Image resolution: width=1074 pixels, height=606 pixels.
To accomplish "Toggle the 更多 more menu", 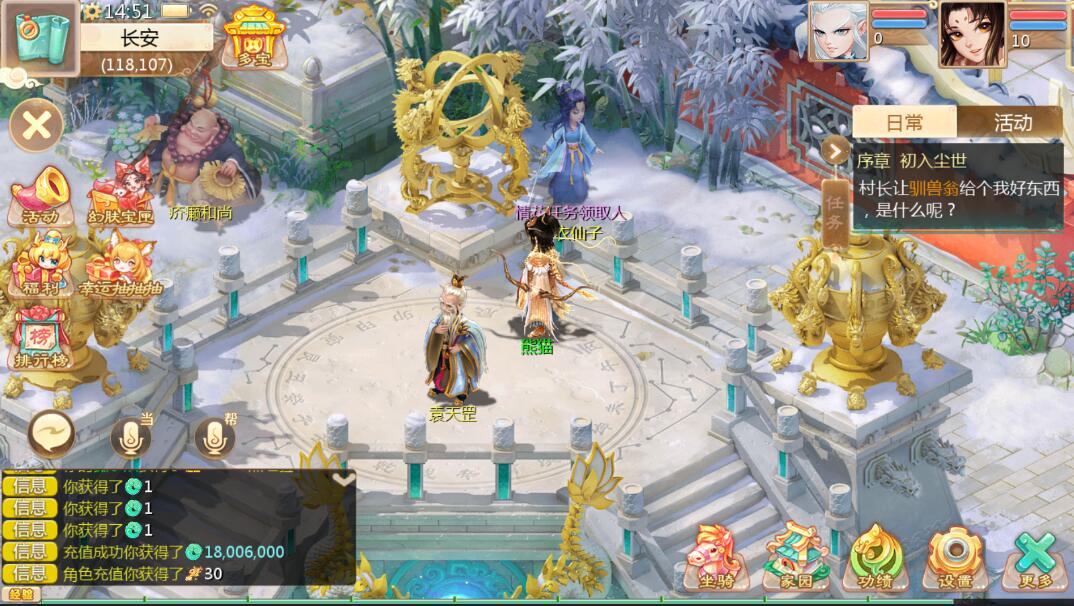I will [1035, 558].
